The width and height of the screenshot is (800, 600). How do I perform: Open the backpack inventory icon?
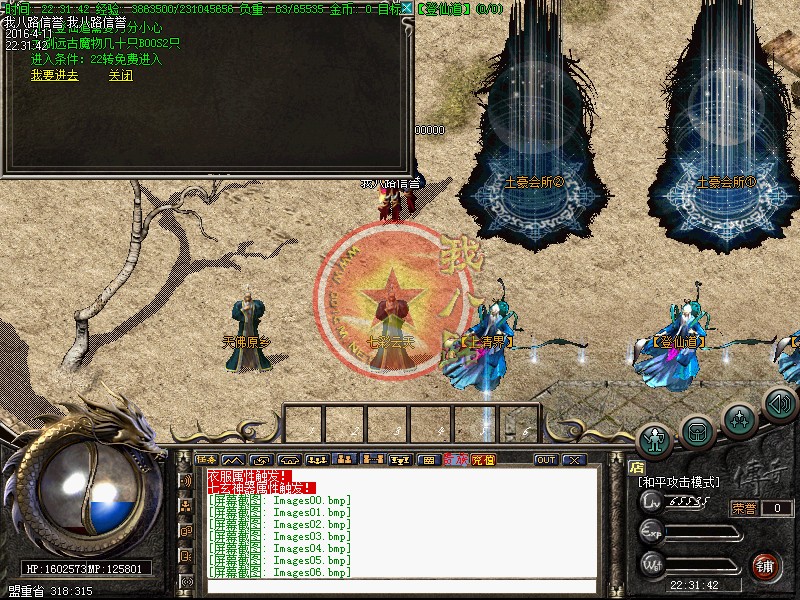click(697, 430)
